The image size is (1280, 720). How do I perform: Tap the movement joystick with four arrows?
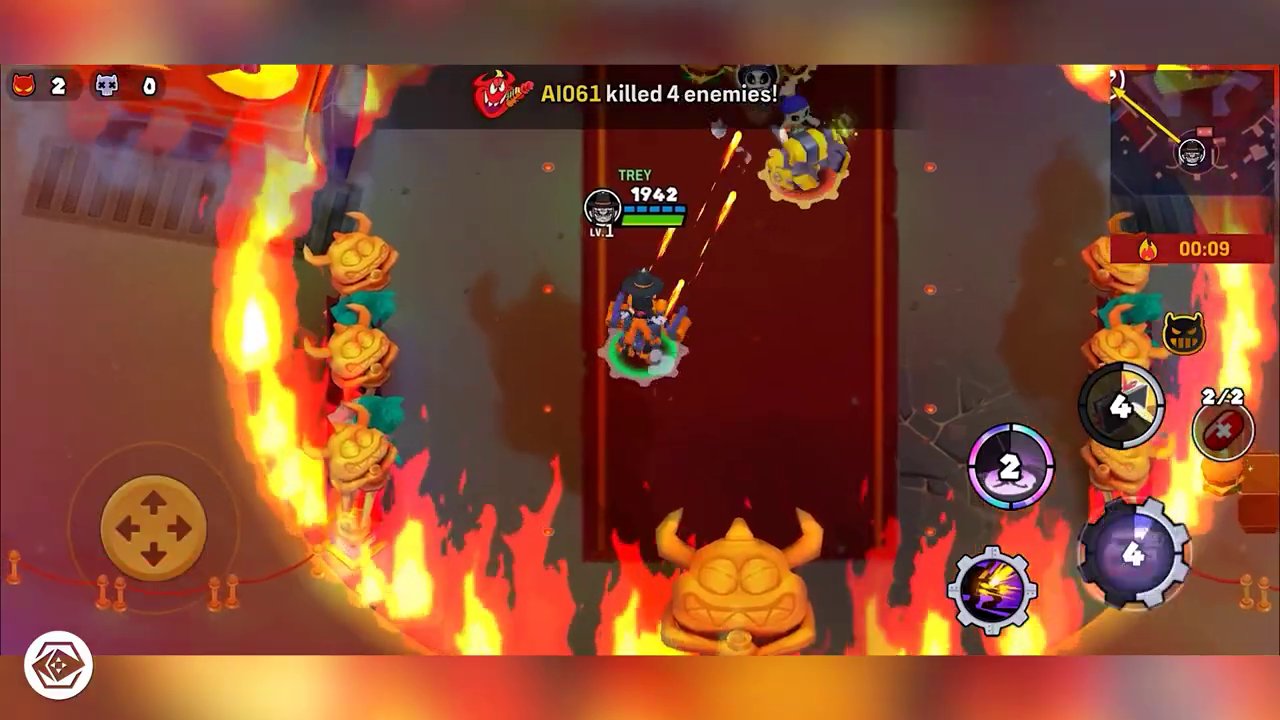(x=153, y=527)
